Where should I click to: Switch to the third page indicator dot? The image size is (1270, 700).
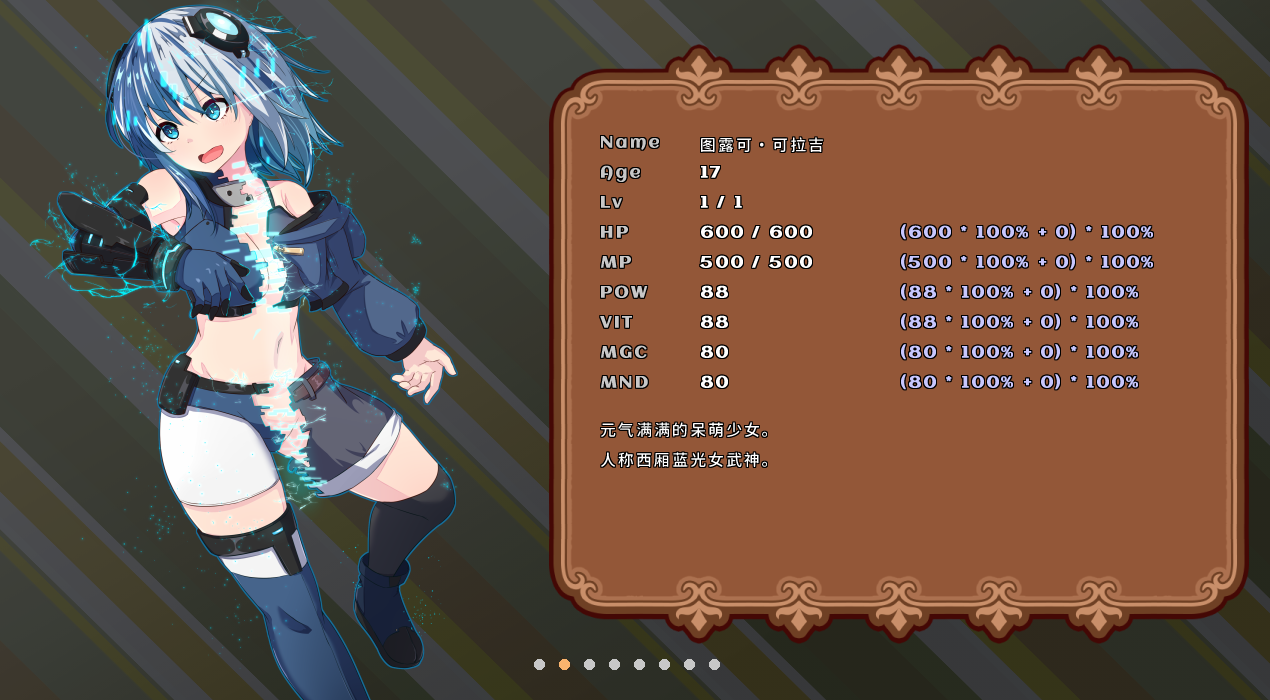pyautogui.click(x=589, y=664)
